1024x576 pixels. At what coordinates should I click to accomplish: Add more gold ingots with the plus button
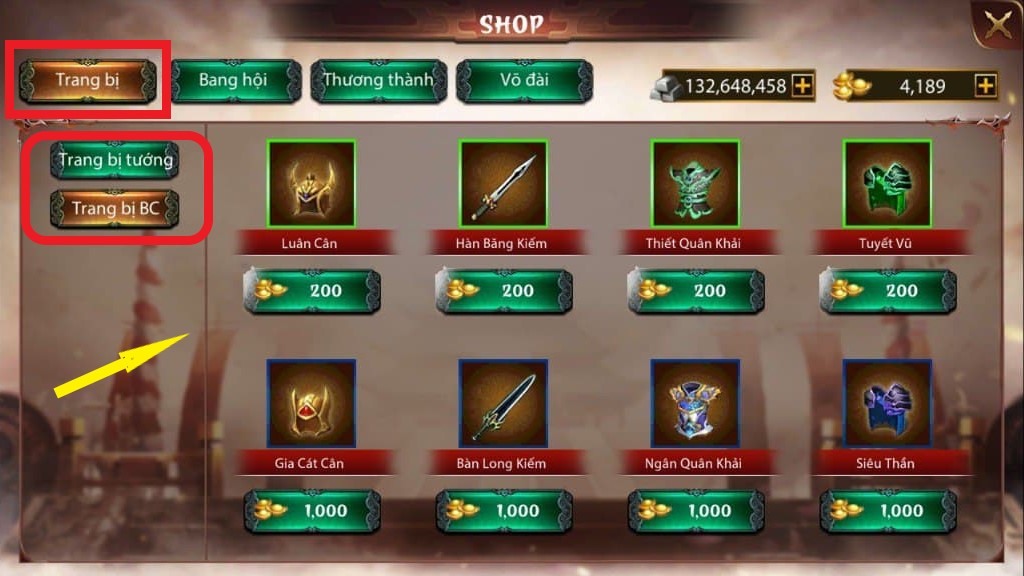point(986,86)
